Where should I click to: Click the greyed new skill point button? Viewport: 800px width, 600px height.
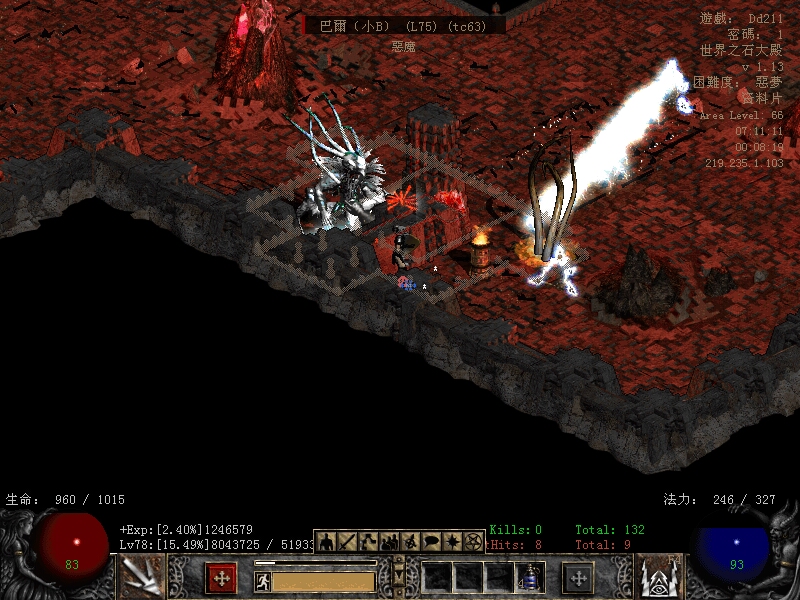(578, 577)
